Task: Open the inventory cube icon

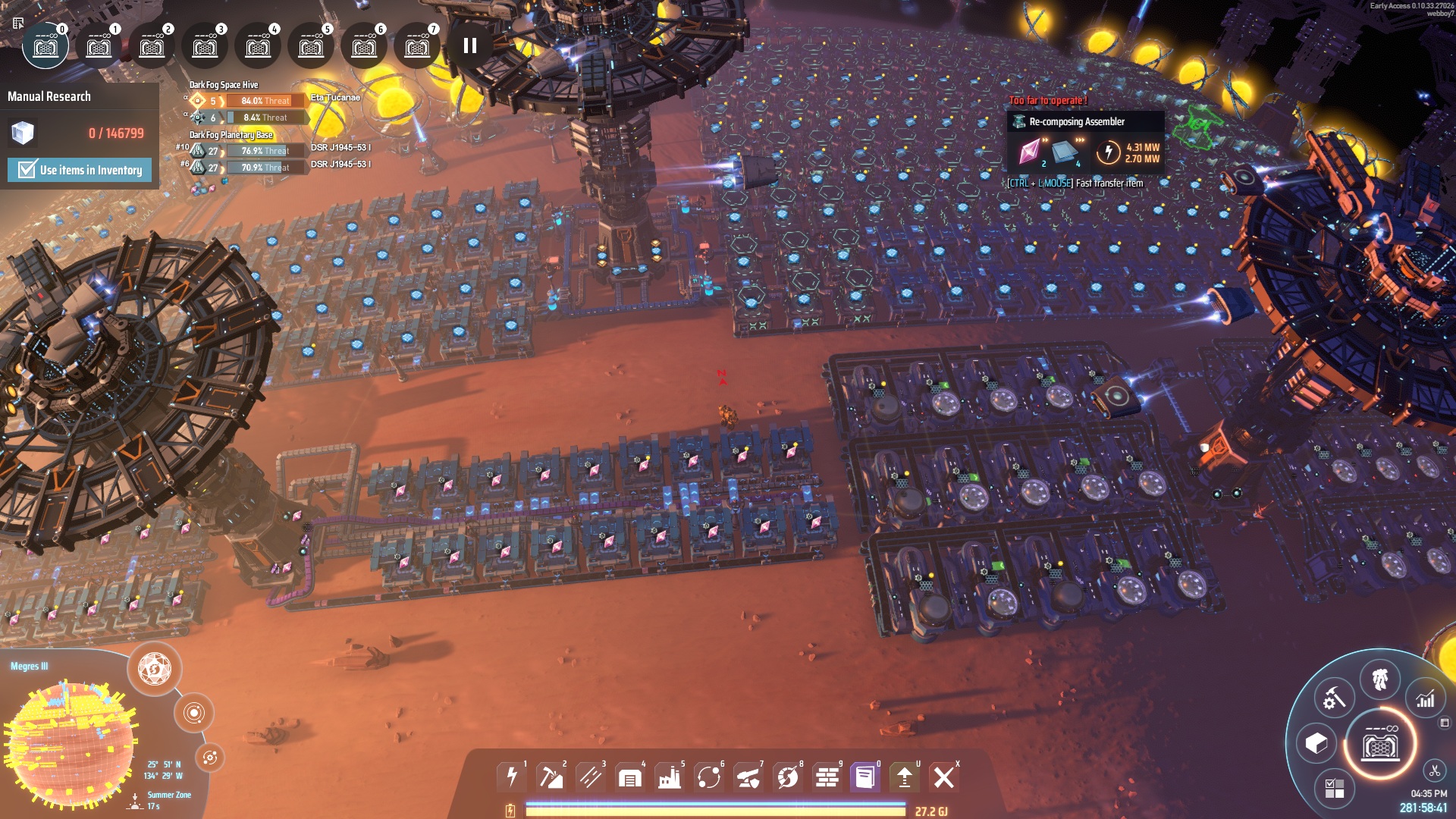Action: [1316, 743]
